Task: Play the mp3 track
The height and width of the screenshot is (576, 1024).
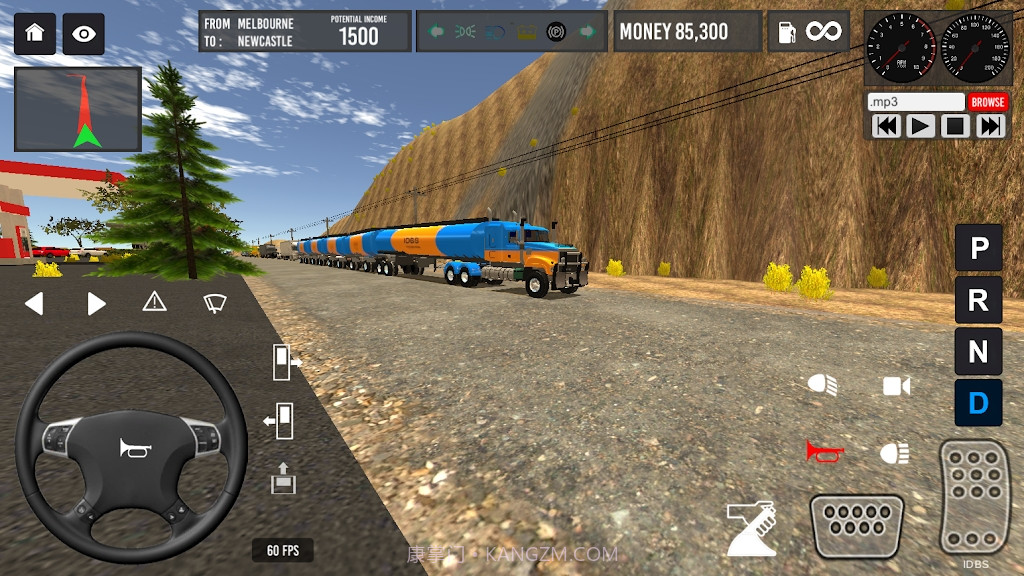Action: pyautogui.click(x=920, y=126)
